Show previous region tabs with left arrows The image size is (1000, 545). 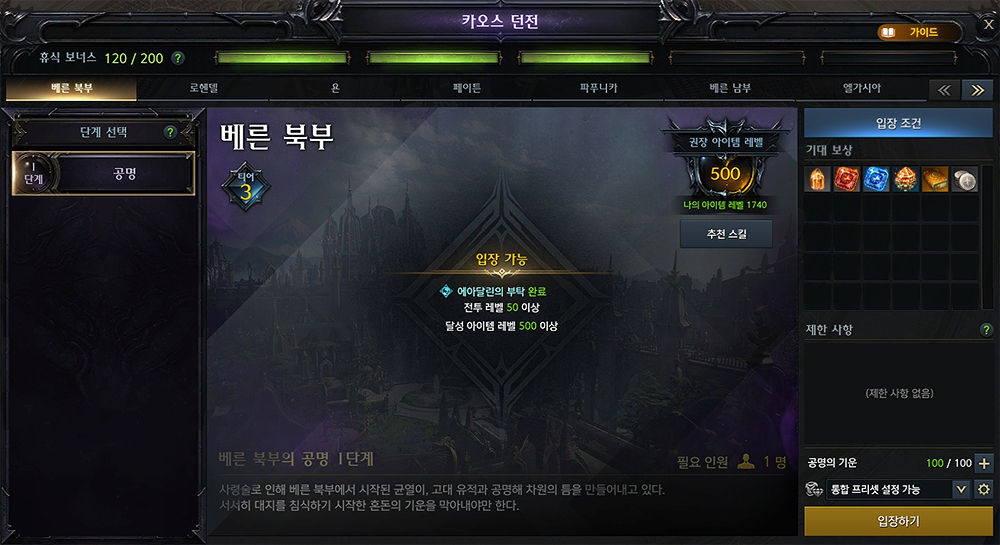click(x=943, y=89)
